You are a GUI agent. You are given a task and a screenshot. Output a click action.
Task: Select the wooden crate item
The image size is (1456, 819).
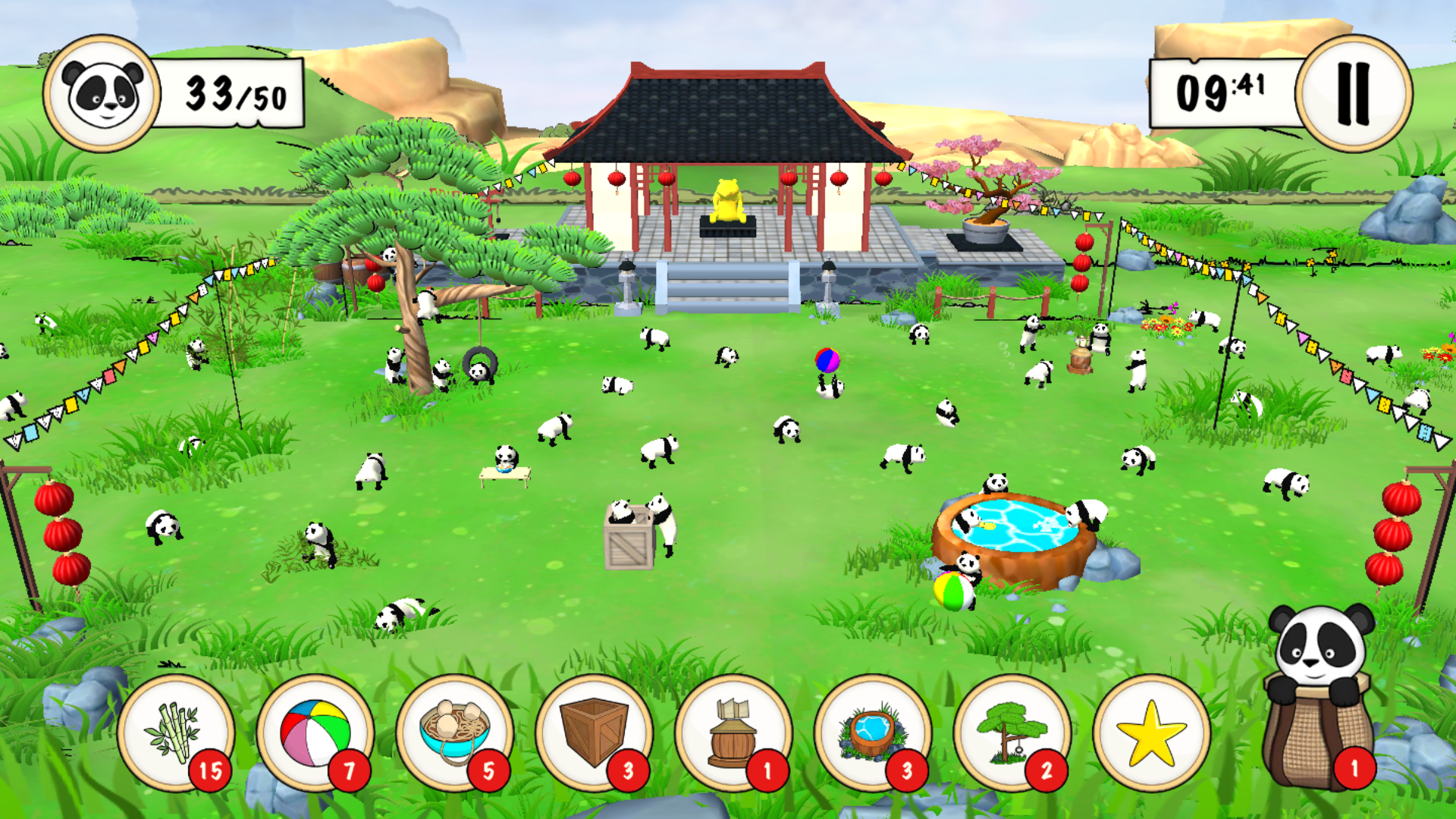tap(594, 733)
